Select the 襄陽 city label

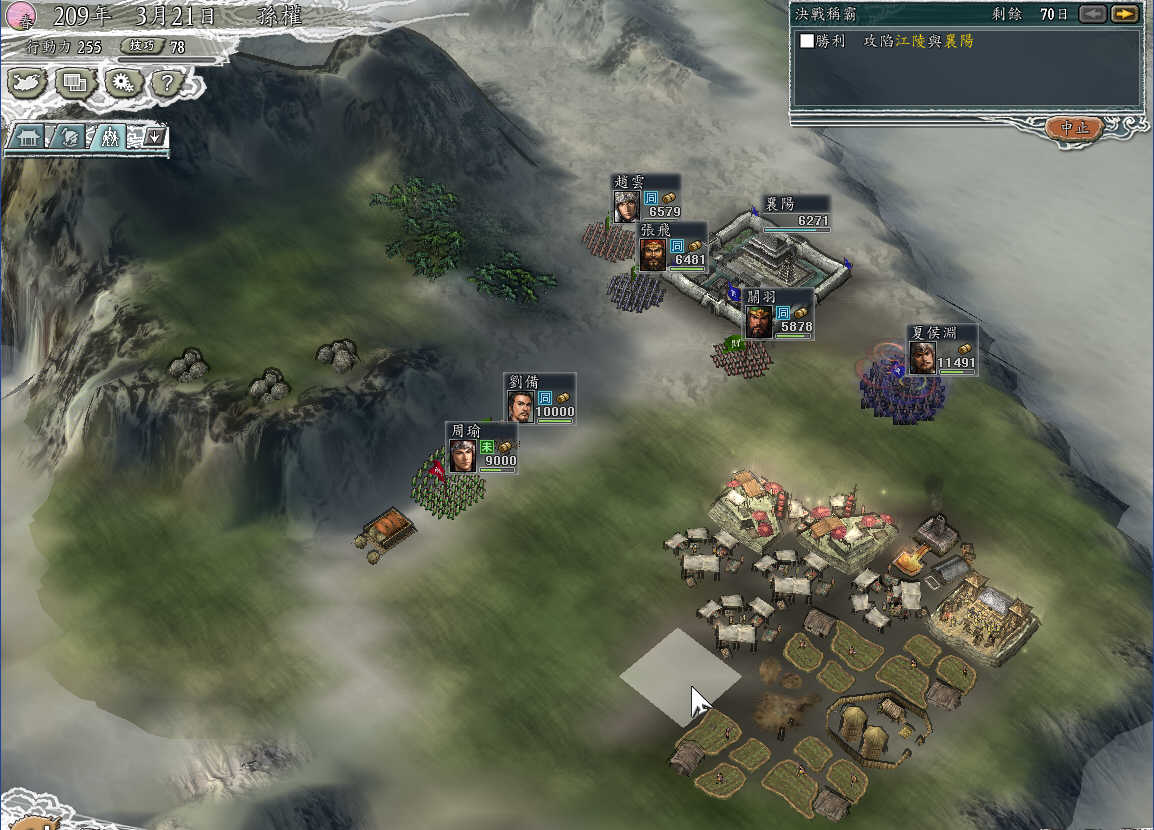[795, 212]
